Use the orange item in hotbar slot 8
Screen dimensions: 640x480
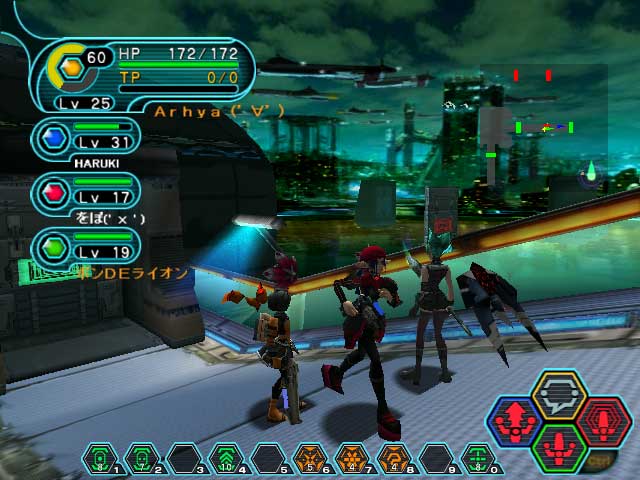coord(394,460)
